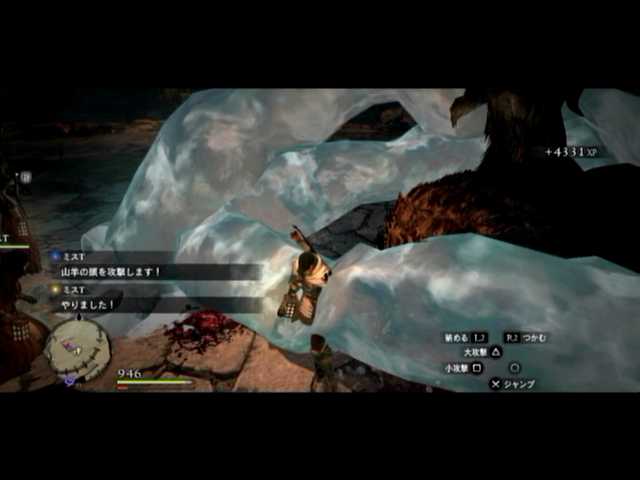Open the circular minimap
This screenshot has height=480, width=640.
pyautogui.click(x=77, y=350)
